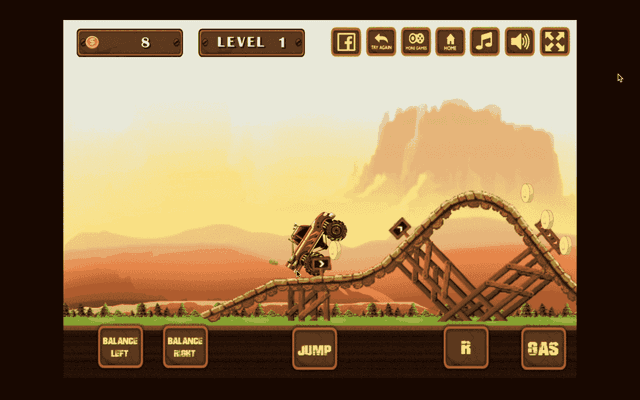Tap the Balance Left control
Viewport: 640px width, 400px height.
pyautogui.click(x=120, y=347)
